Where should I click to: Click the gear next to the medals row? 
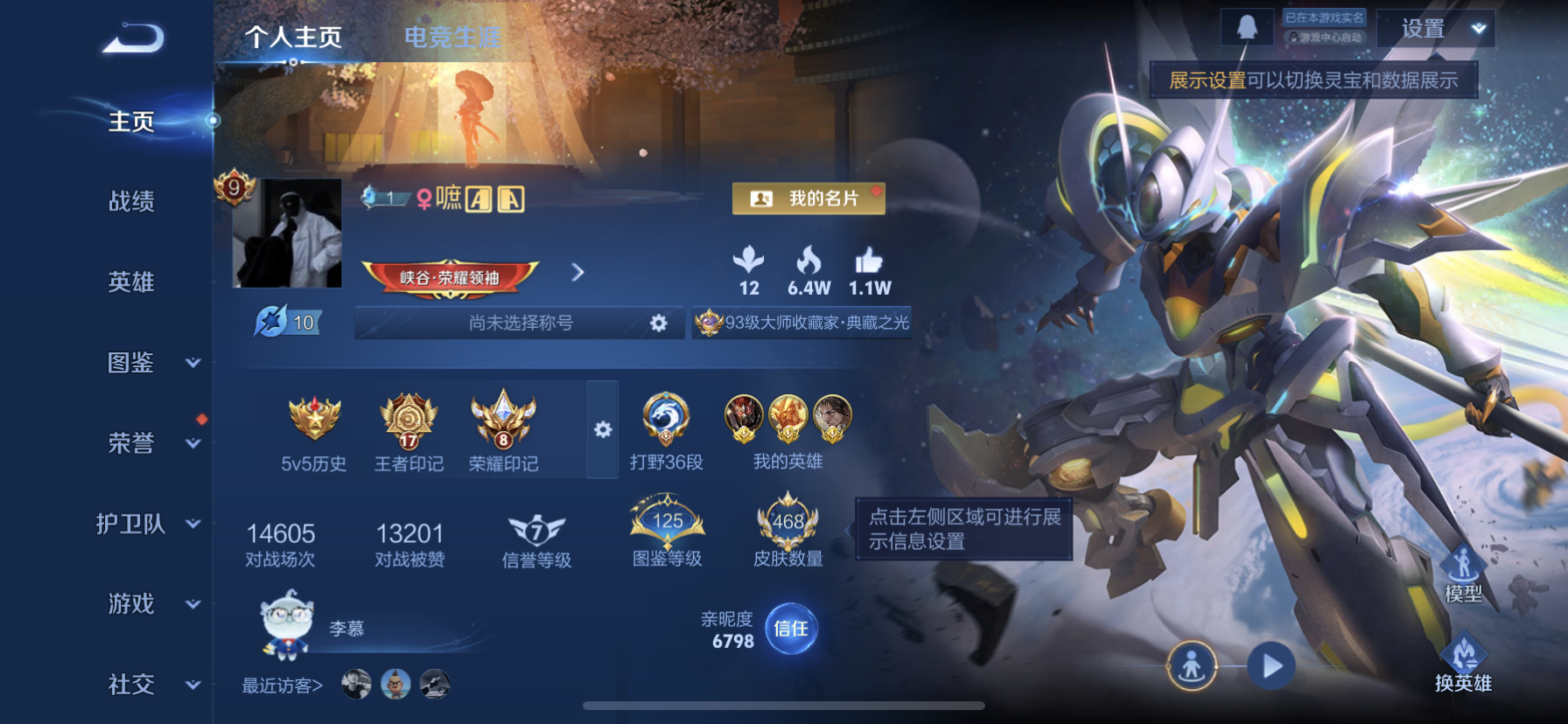click(x=604, y=428)
